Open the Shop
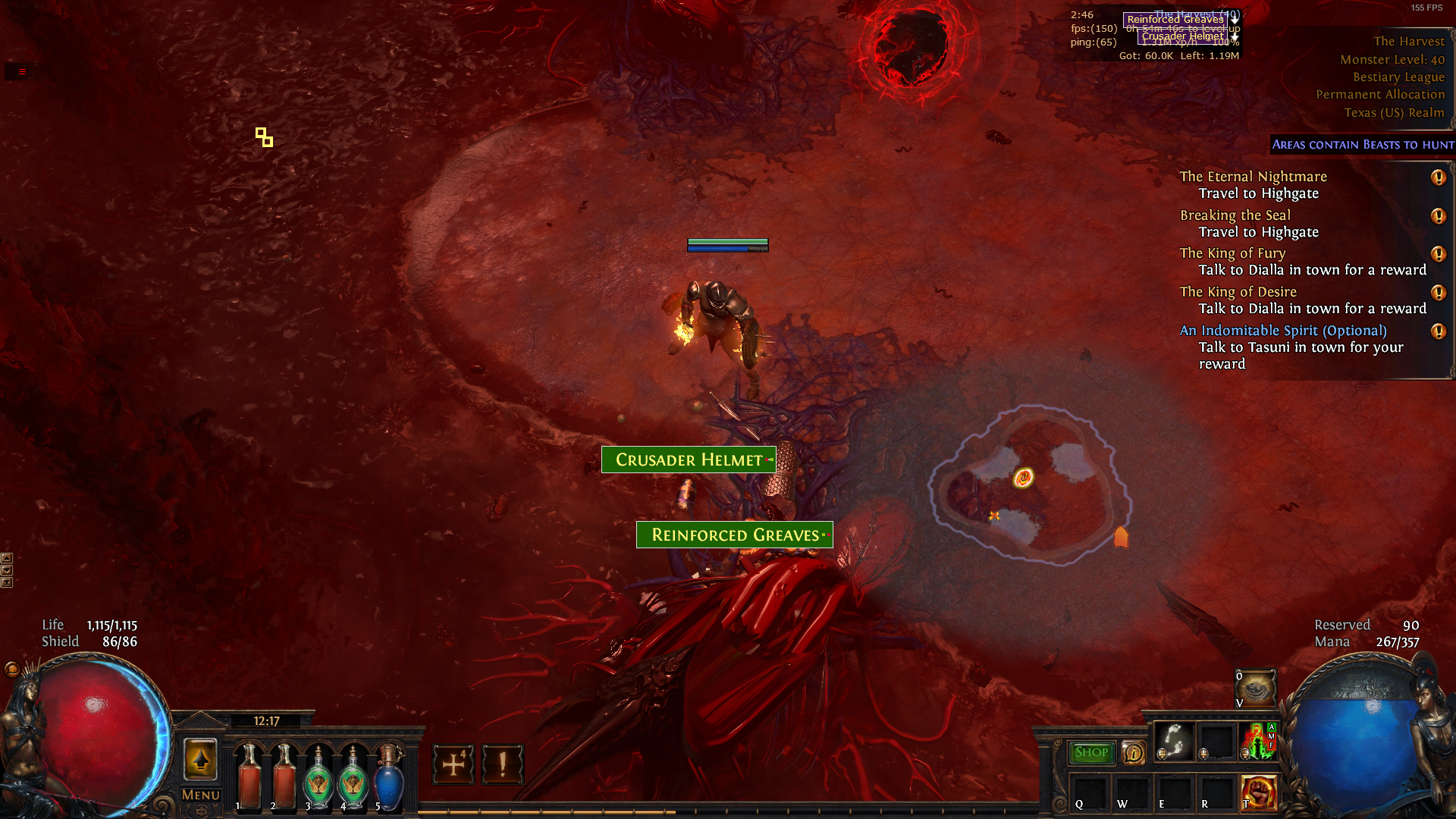1456x819 pixels. click(x=1091, y=752)
